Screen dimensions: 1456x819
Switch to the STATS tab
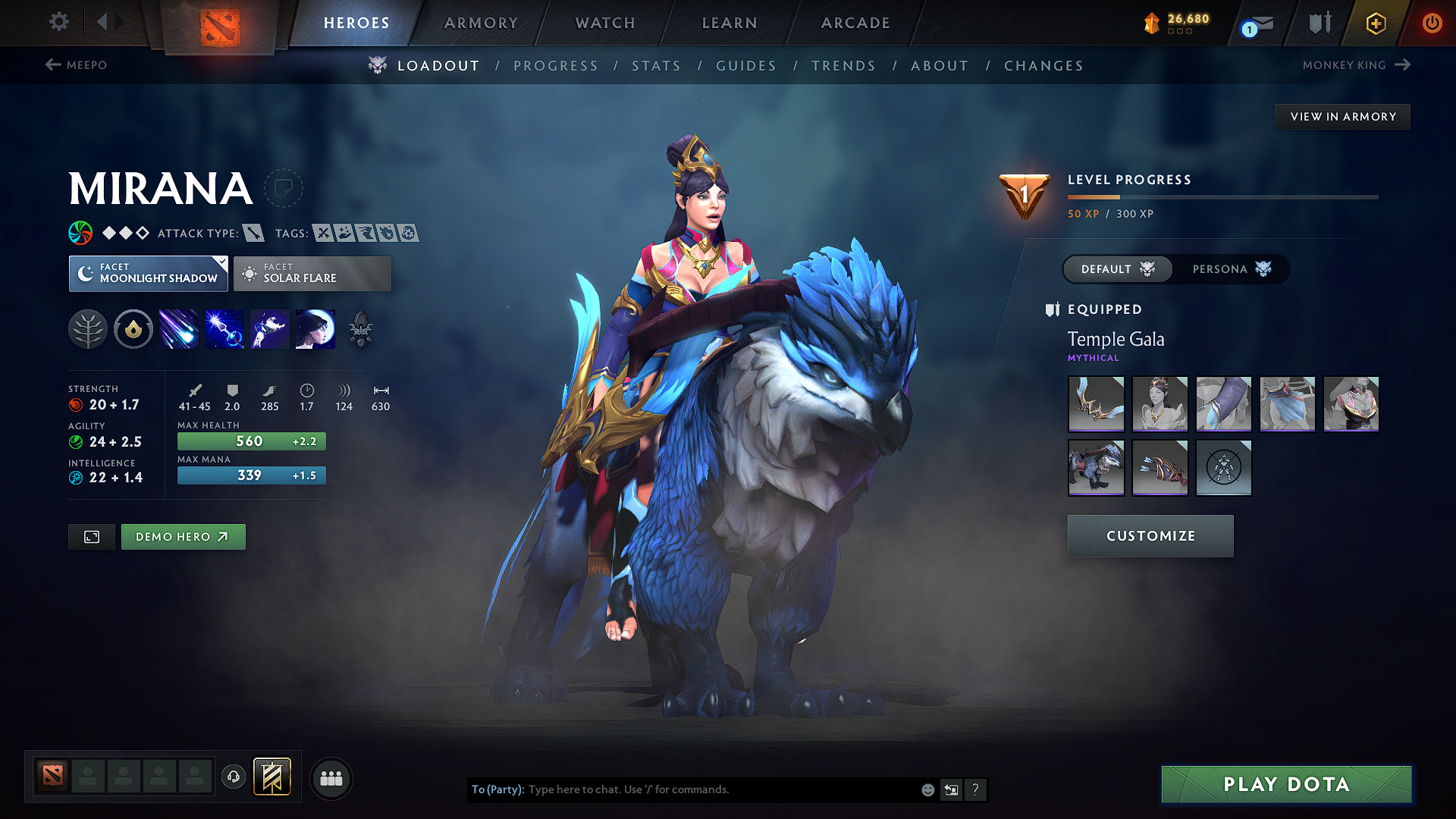click(x=656, y=65)
